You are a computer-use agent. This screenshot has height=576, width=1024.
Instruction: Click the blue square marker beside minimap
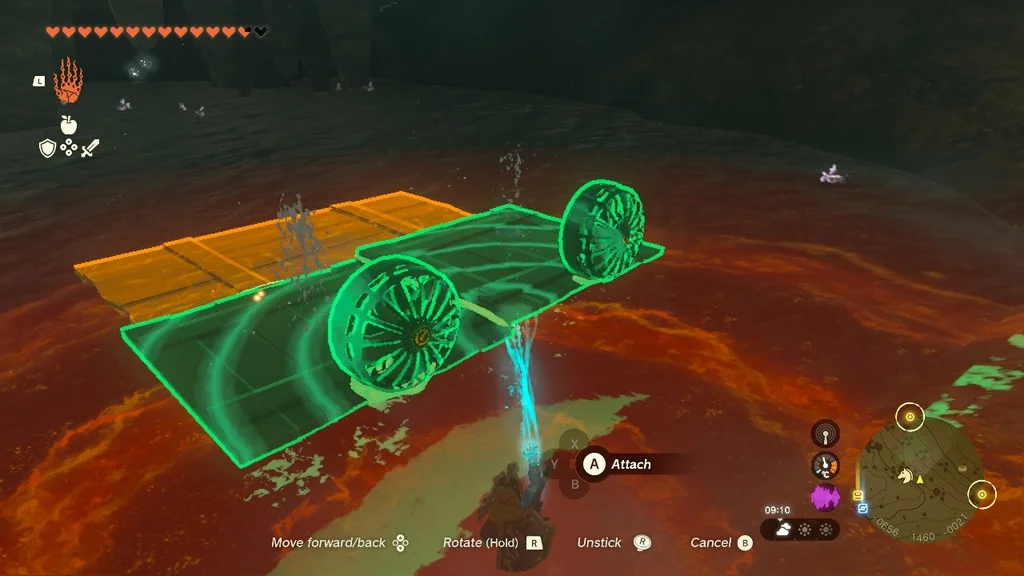click(x=862, y=508)
